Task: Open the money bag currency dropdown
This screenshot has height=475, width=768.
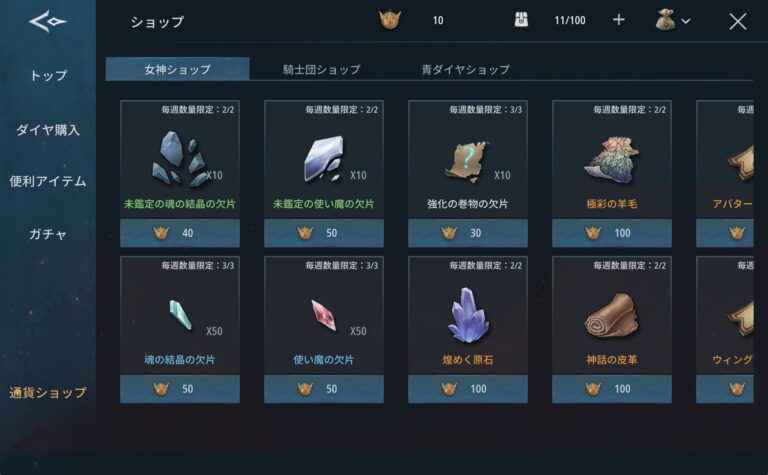Action: [x=672, y=20]
